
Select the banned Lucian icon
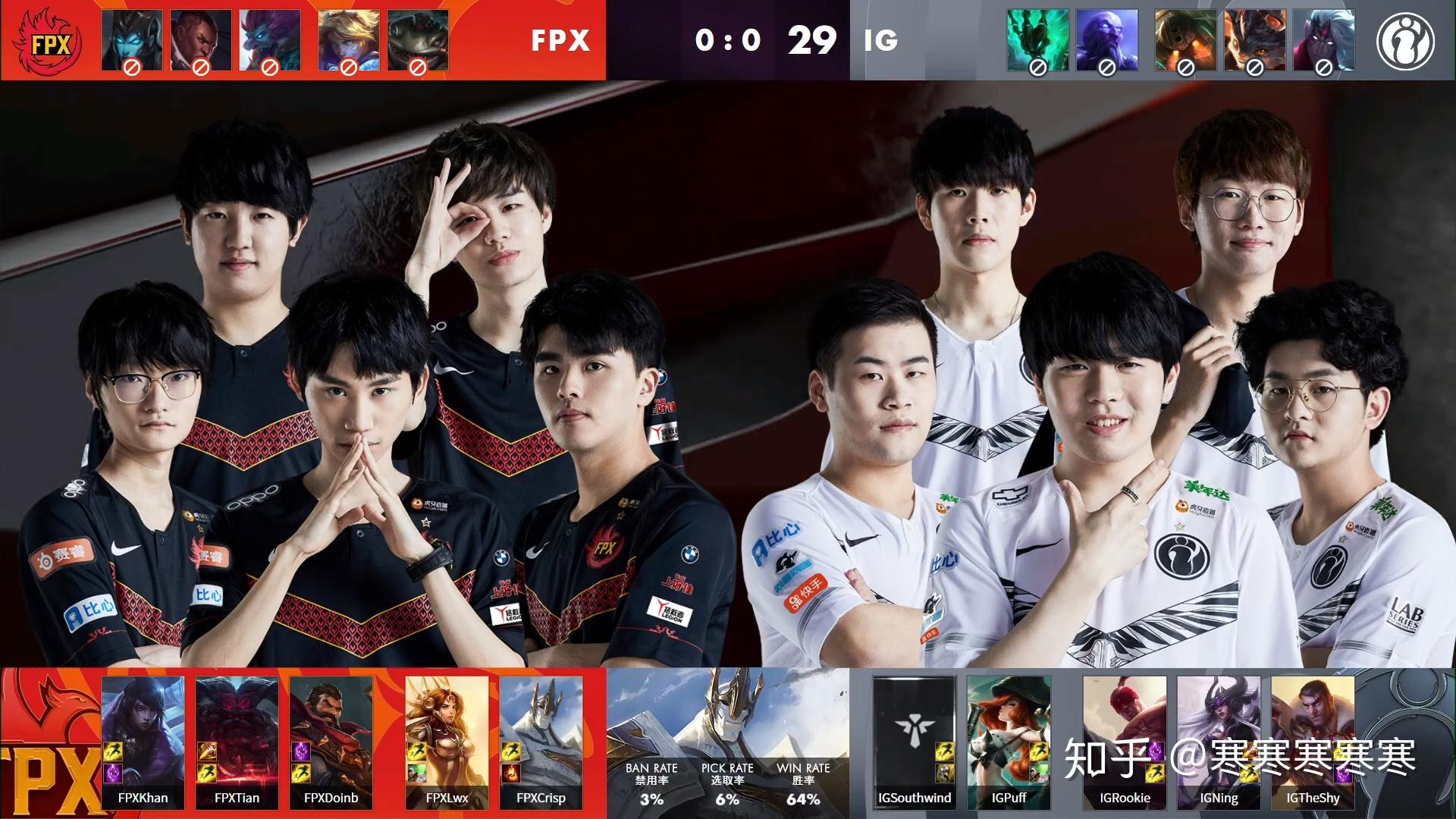tap(200, 38)
